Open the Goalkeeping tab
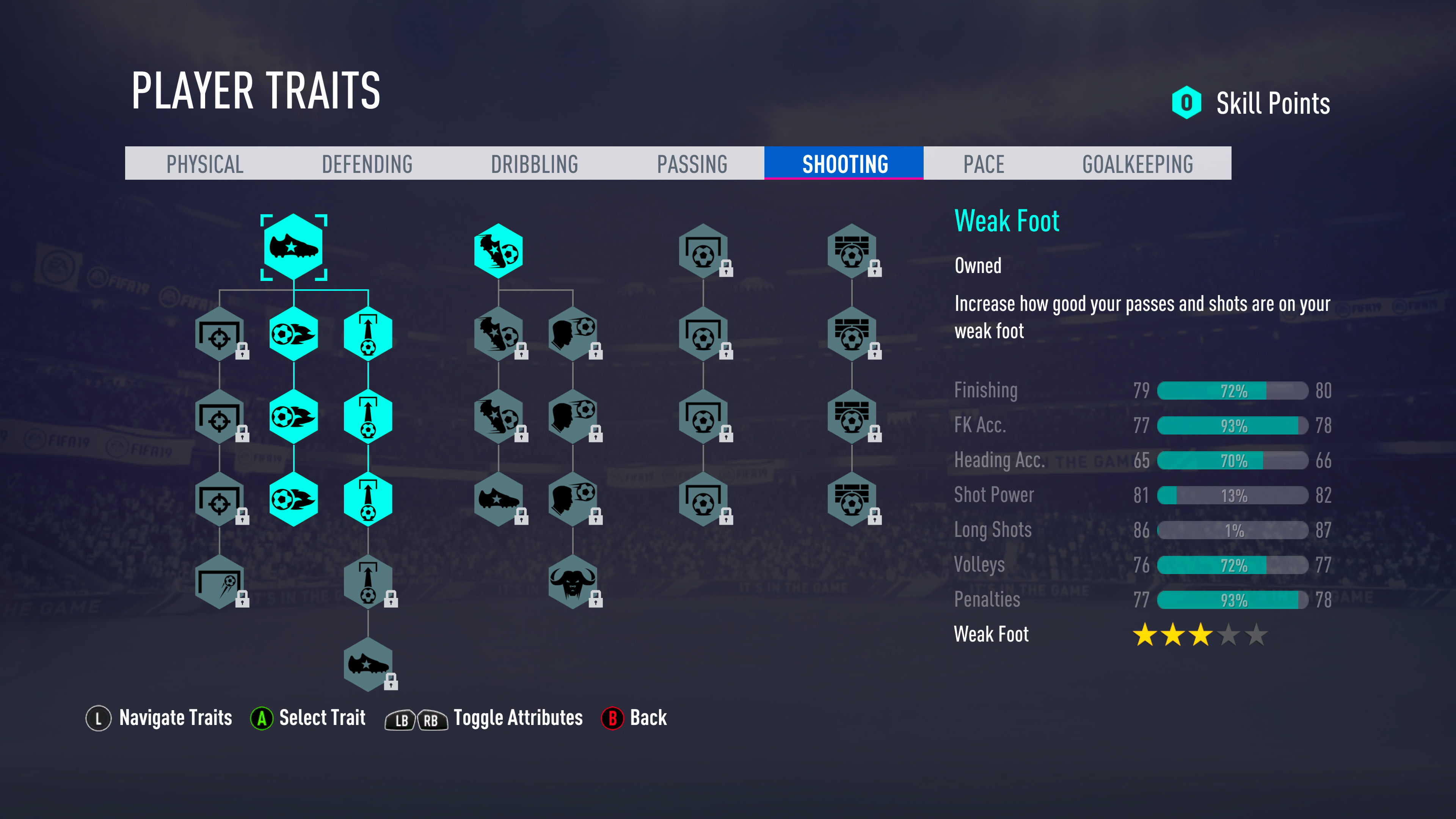The image size is (1456, 819). pos(1137,164)
